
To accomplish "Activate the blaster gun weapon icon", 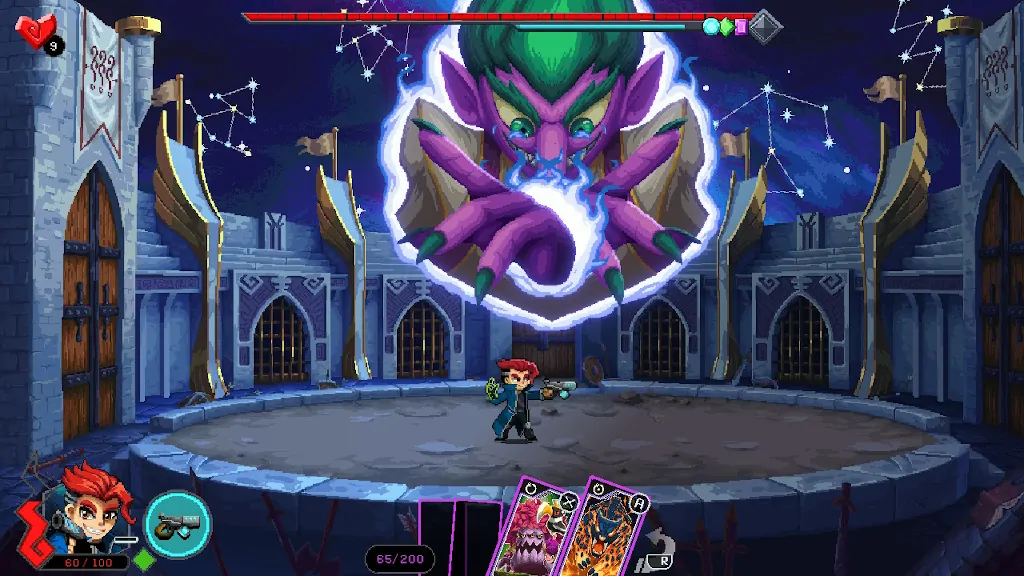I will 177,523.
